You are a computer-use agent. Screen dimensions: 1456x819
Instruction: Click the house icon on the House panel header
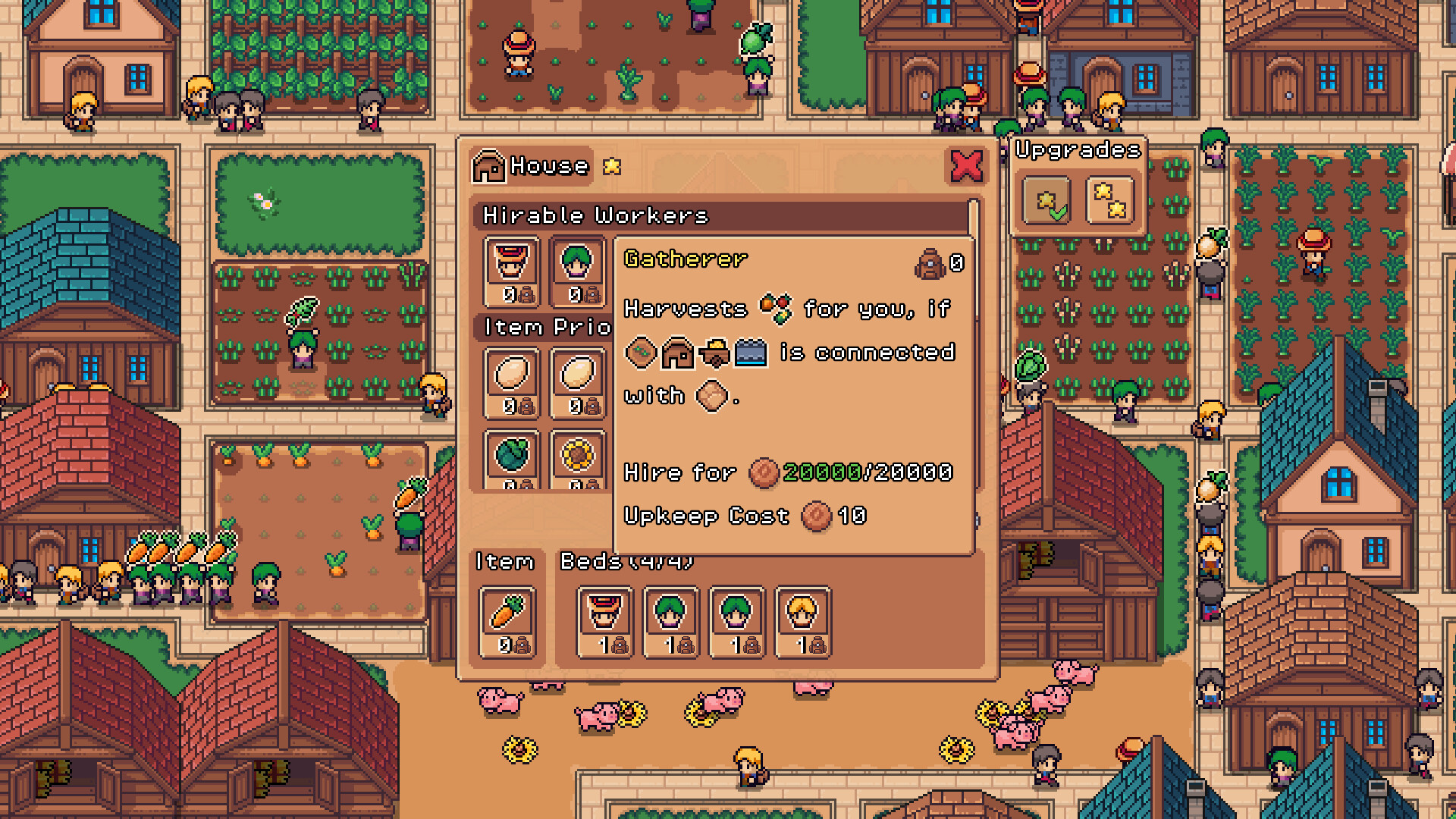(490, 166)
